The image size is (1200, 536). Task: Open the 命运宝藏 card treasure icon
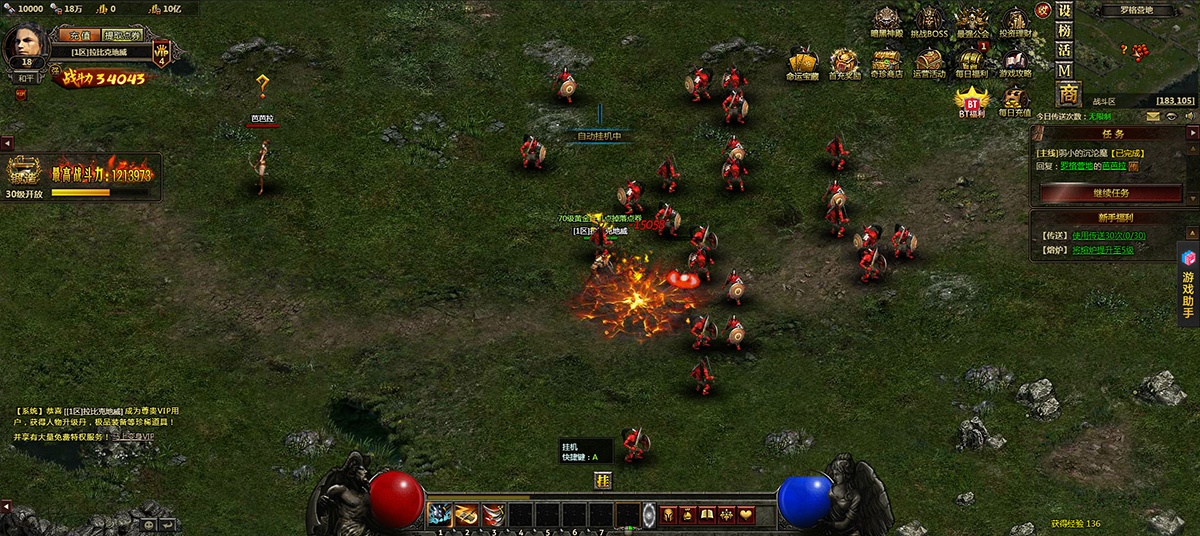pos(802,62)
